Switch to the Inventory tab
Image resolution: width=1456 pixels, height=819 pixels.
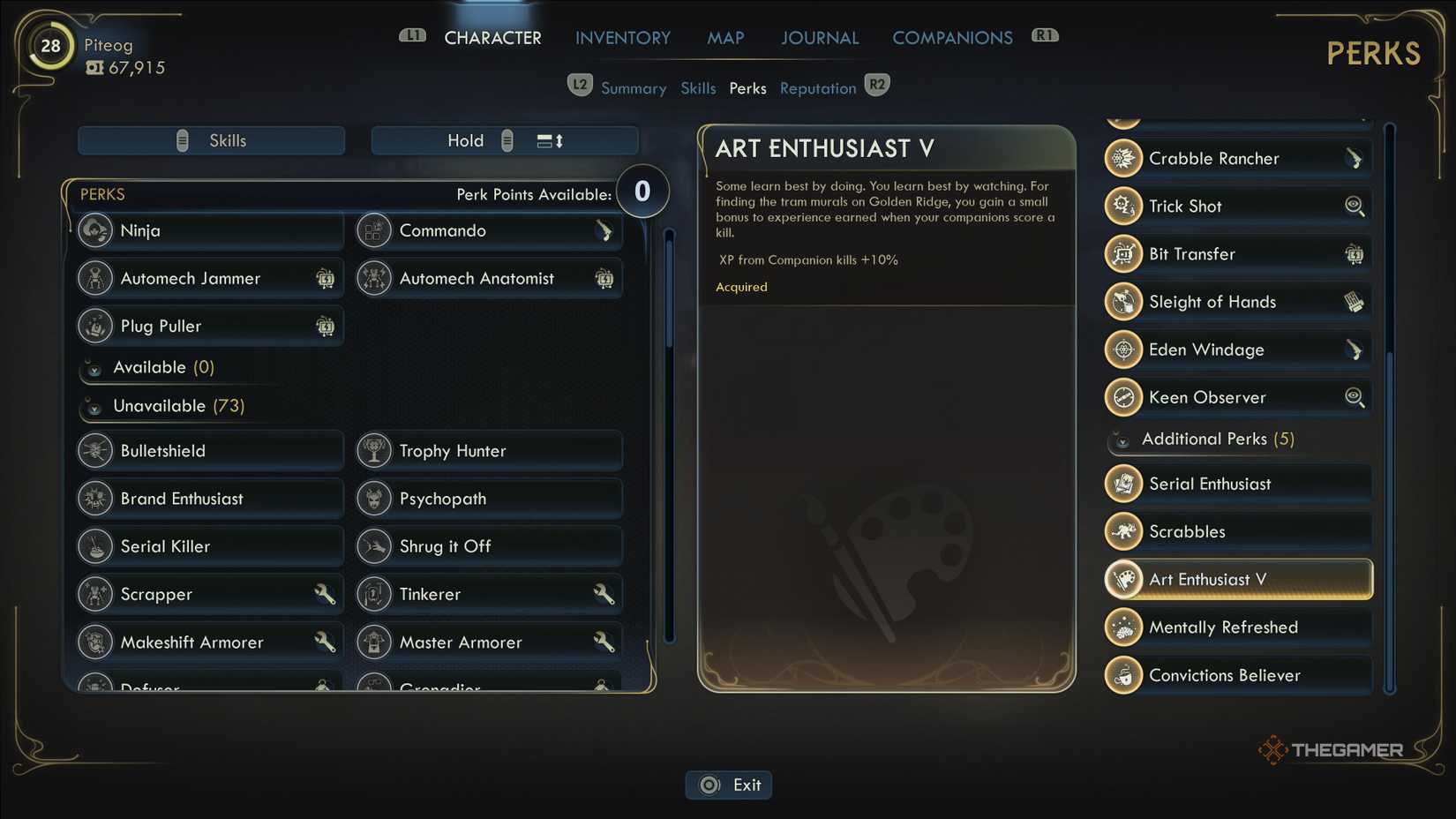pos(623,37)
